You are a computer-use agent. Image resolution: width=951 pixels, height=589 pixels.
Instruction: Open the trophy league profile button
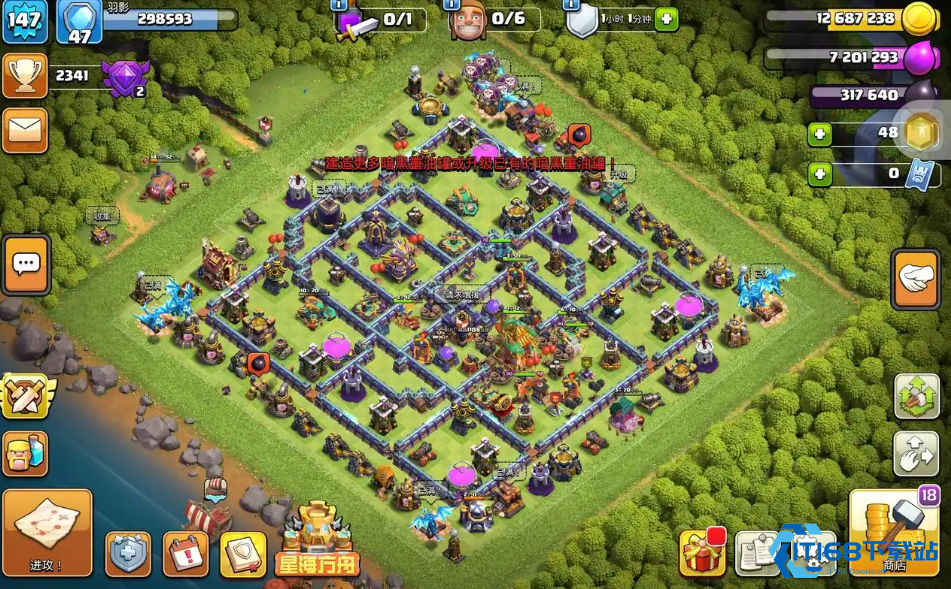(25, 76)
